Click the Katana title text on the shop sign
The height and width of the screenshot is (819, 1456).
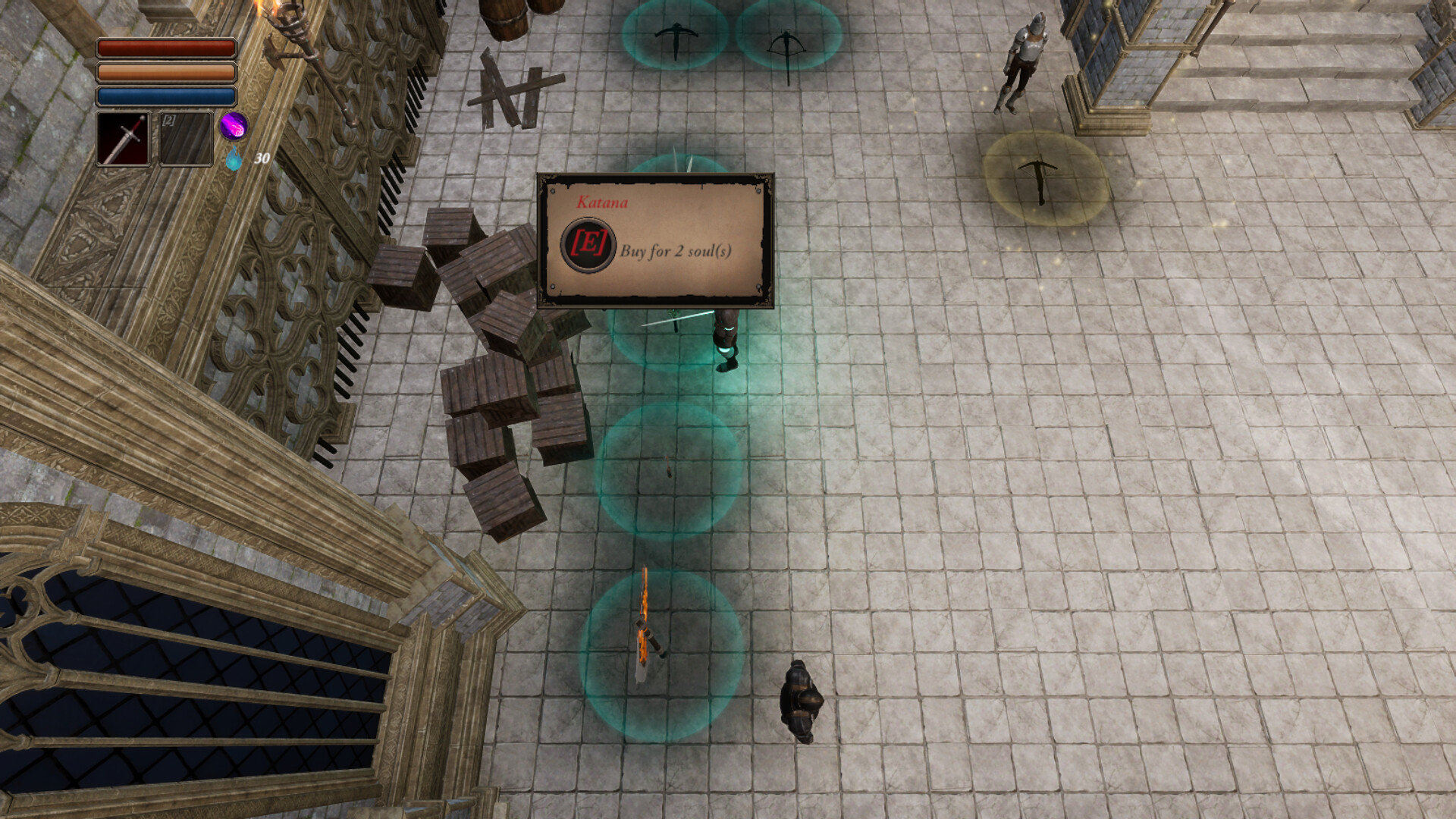[x=603, y=202]
